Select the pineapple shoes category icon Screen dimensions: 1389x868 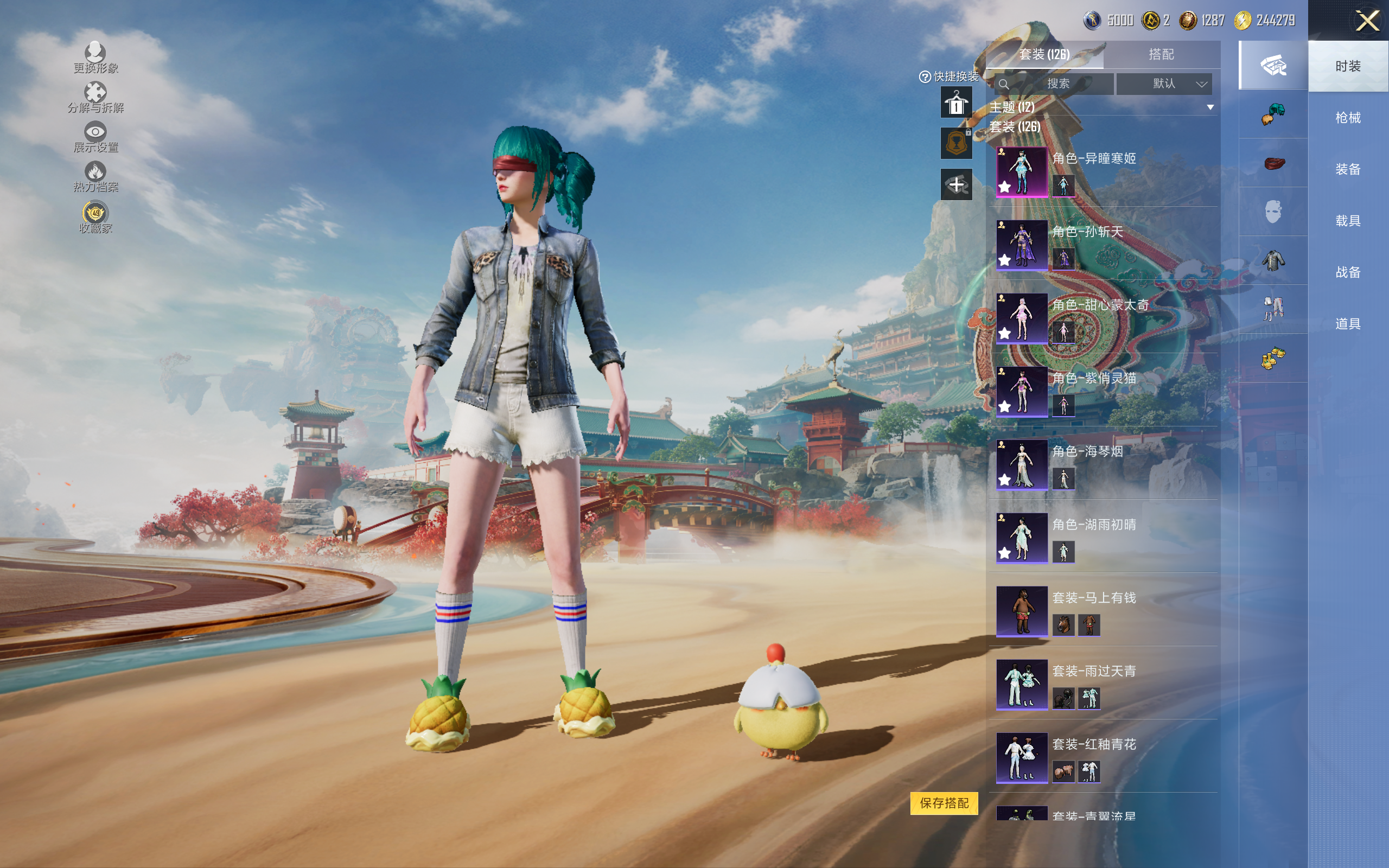(1272, 358)
